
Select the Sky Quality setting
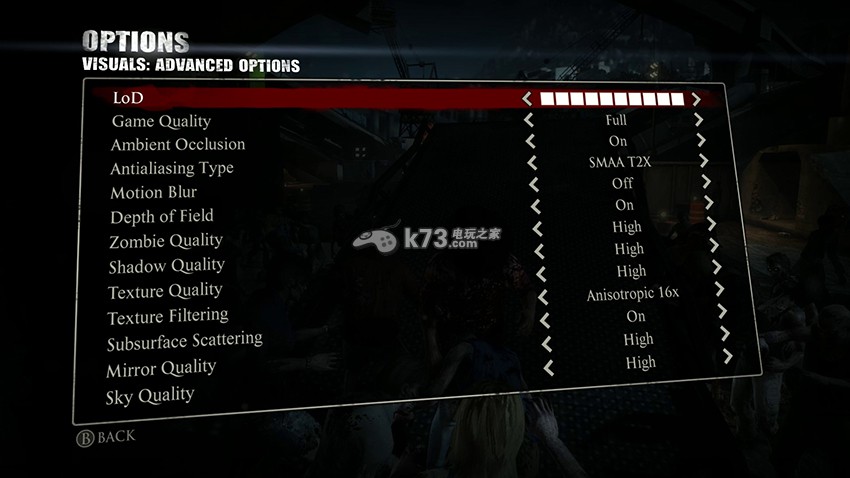click(x=149, y=396)
